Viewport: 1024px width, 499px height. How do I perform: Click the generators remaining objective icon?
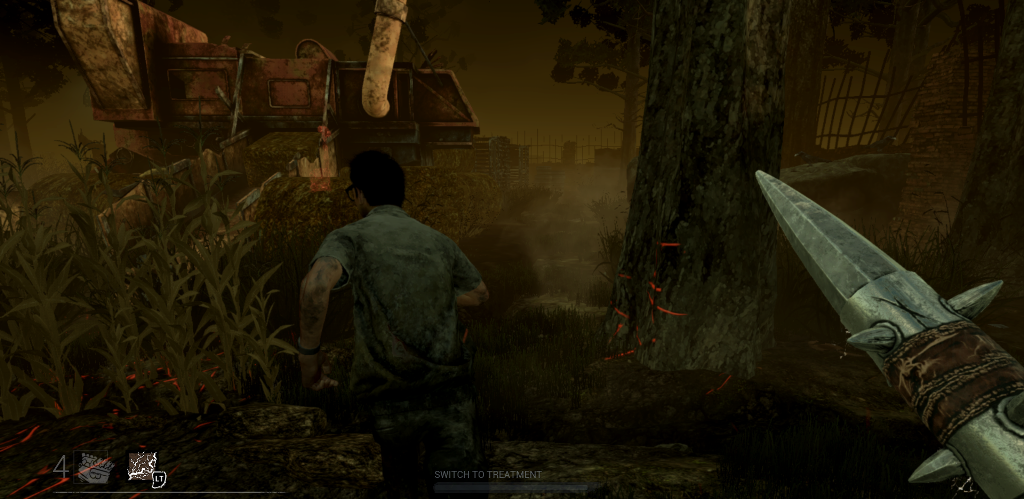click(96, 467)
